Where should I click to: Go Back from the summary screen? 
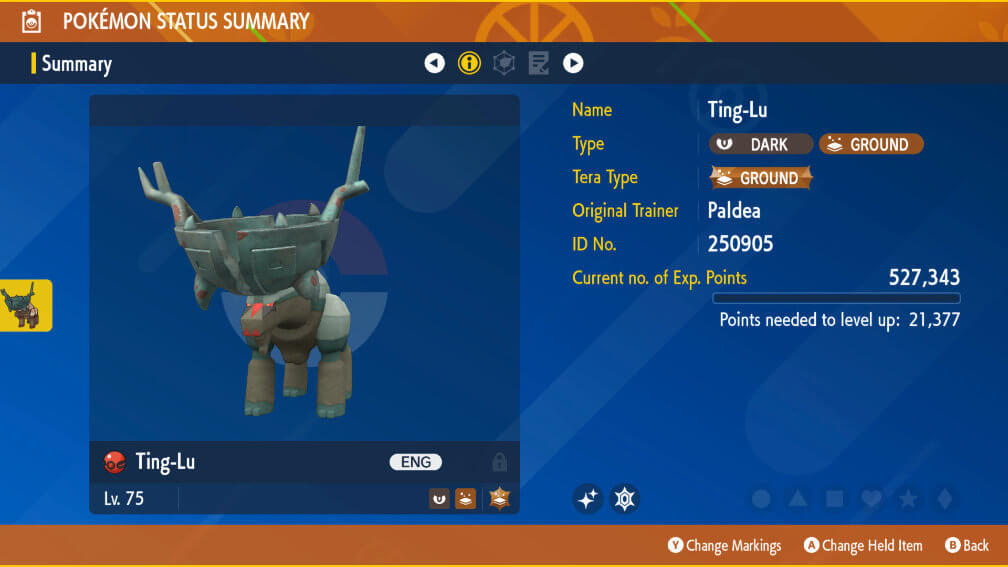coord(968,545)
